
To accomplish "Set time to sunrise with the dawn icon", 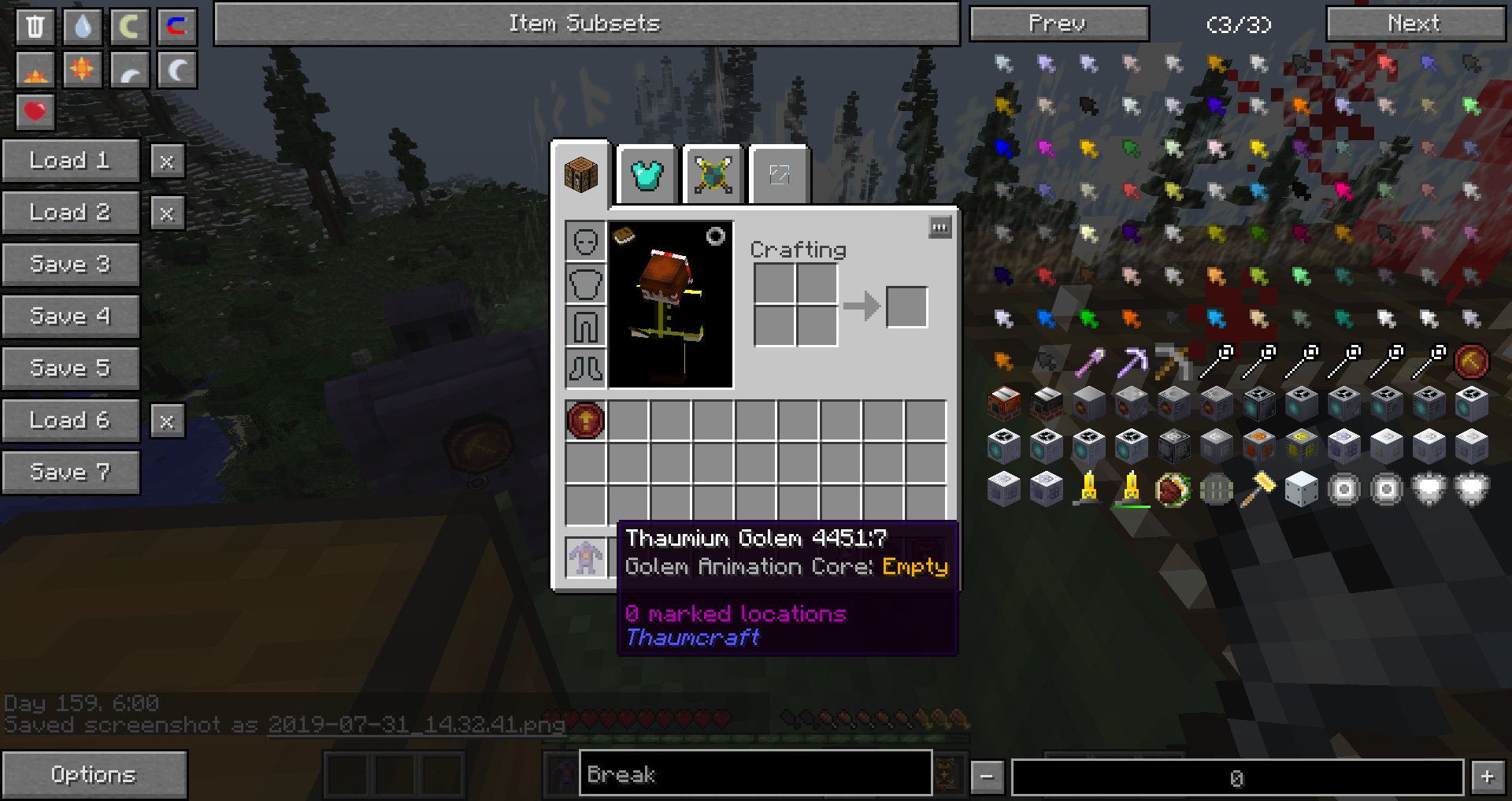I will pyautogui.click(x=35, y=69).
